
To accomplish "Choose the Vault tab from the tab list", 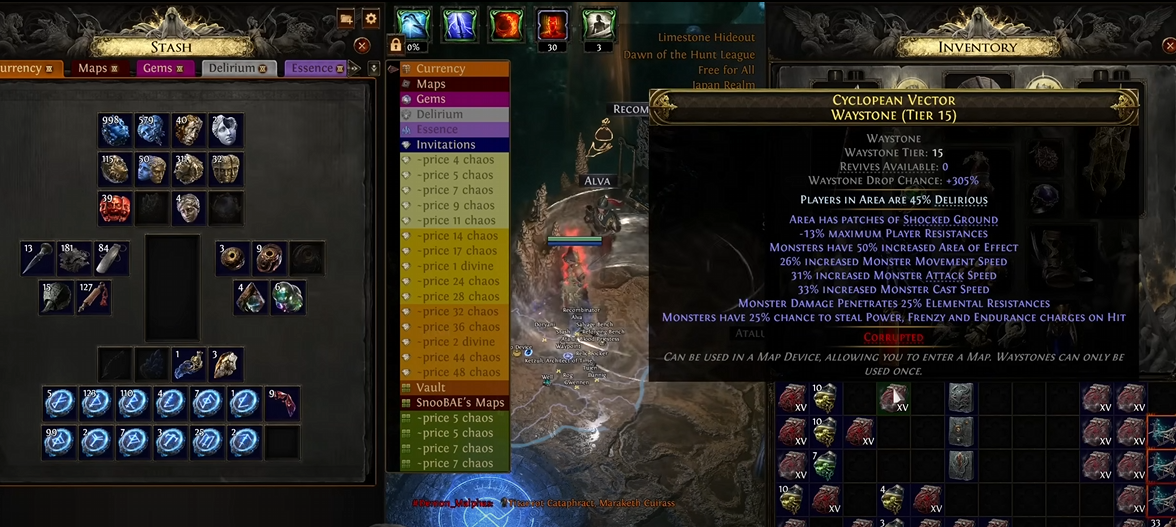I will click(x=431, y=387).
